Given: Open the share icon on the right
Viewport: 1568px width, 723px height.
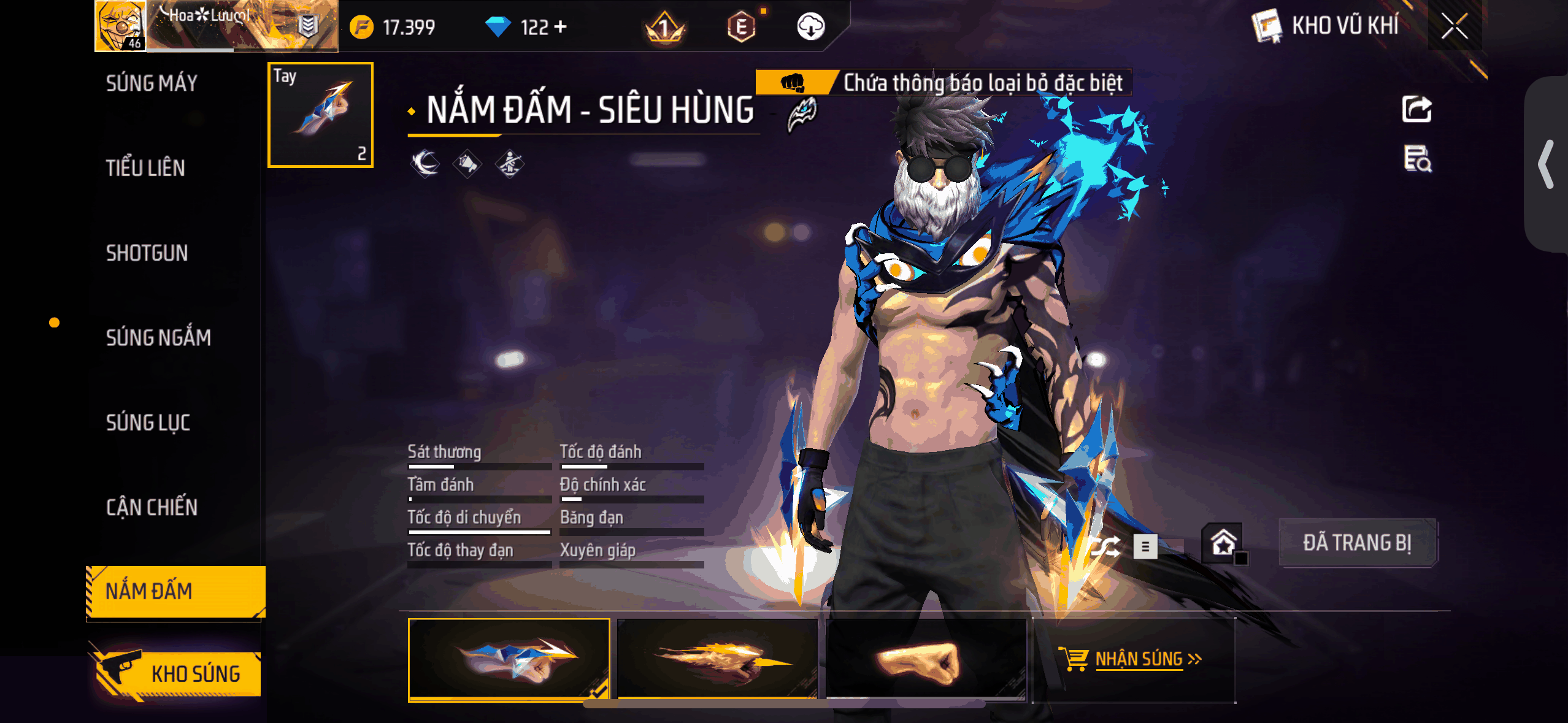Looking at the screenshot, I should coord(1418,108).
